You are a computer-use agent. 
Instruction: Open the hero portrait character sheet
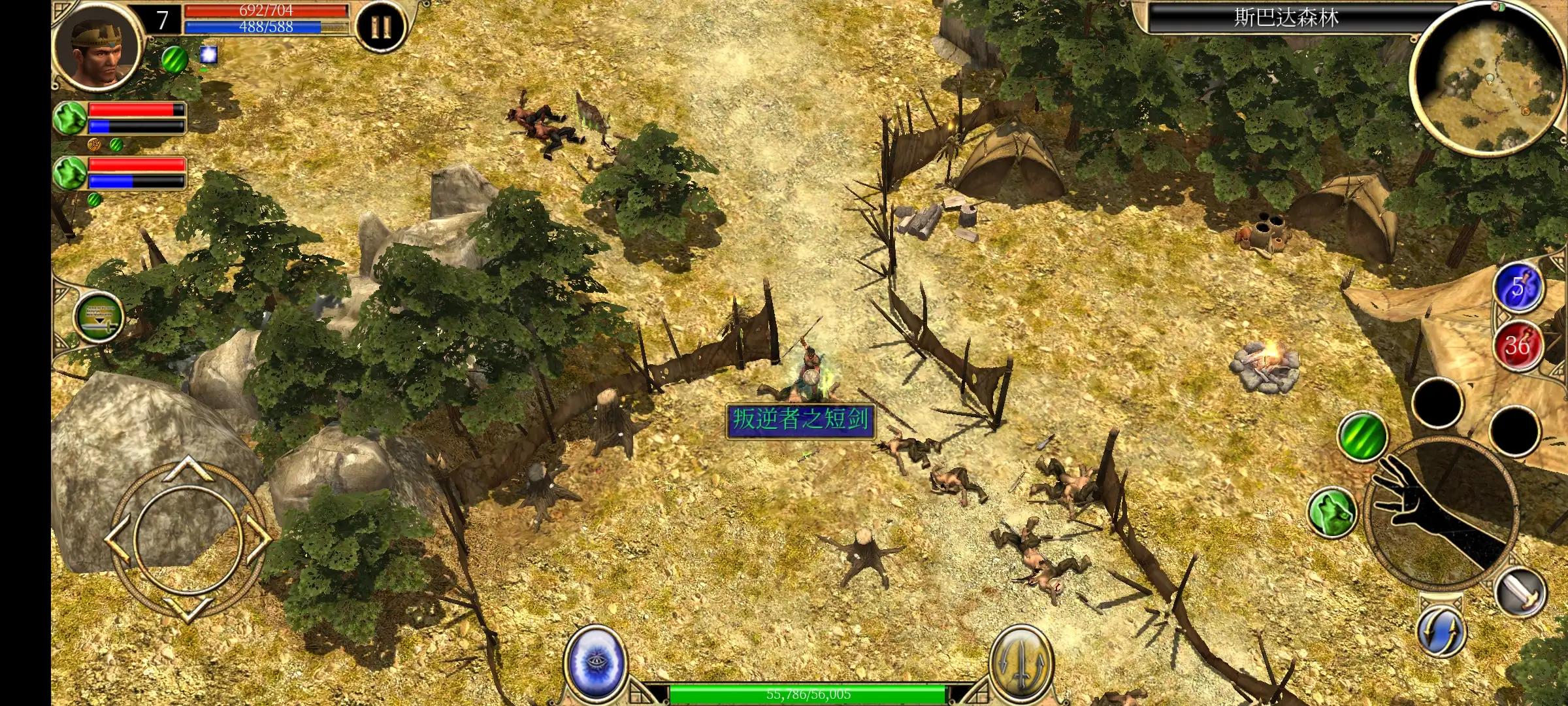pyautogui.click(x=98, y=46)
